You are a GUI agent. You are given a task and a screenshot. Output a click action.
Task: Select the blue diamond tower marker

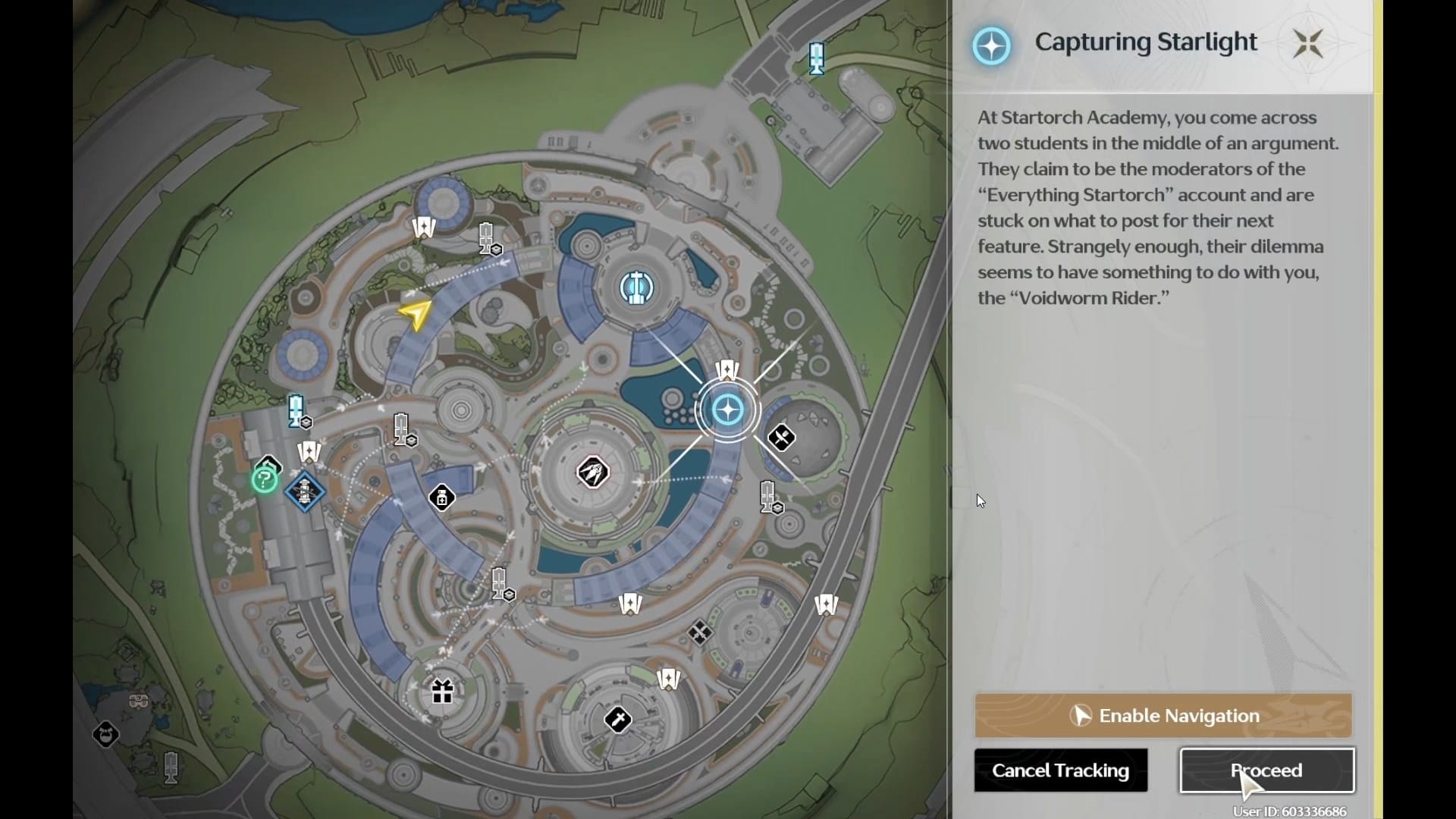[x=305, y=491]
